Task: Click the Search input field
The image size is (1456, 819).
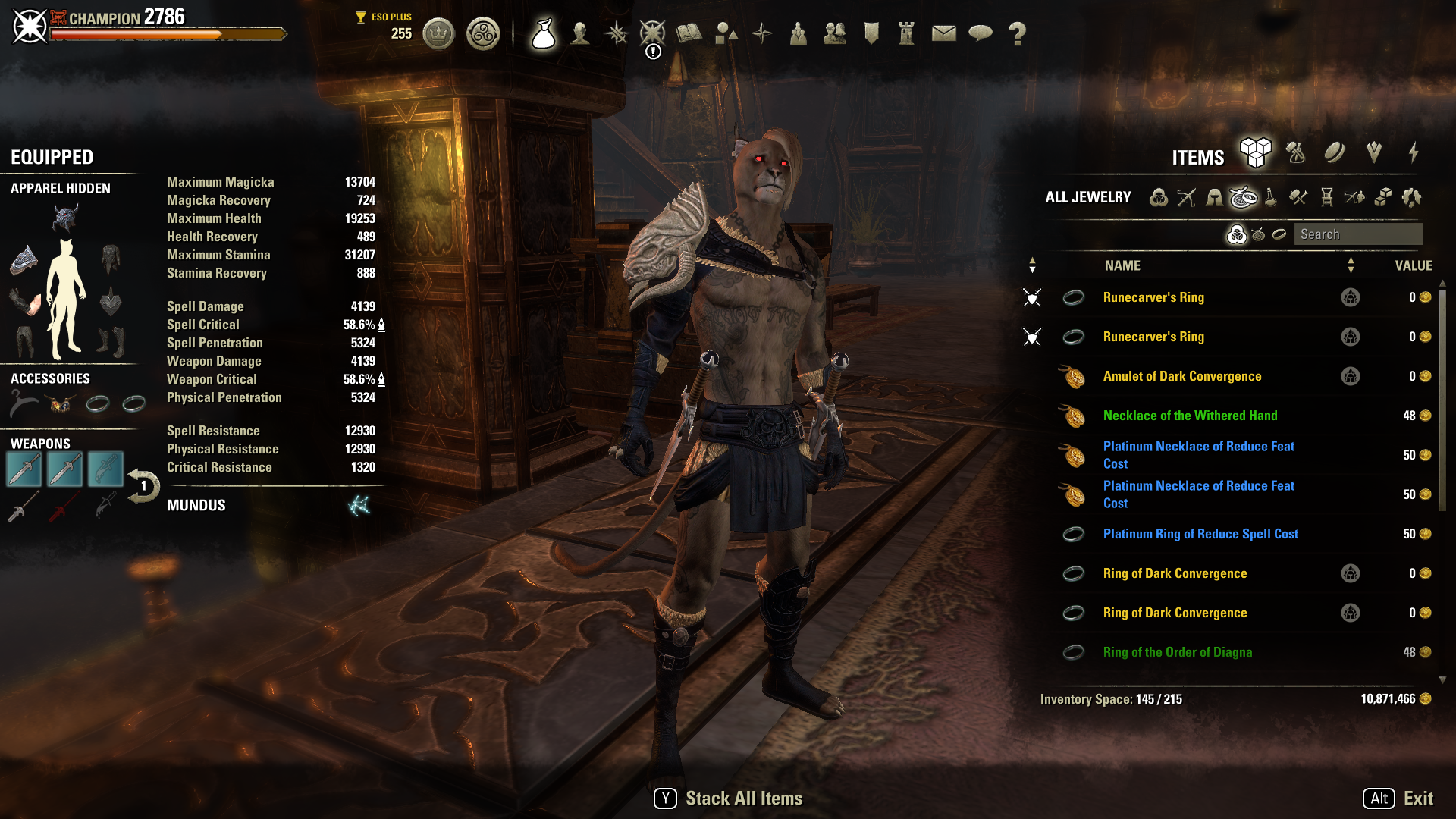Action: [x=1358, y=234]
